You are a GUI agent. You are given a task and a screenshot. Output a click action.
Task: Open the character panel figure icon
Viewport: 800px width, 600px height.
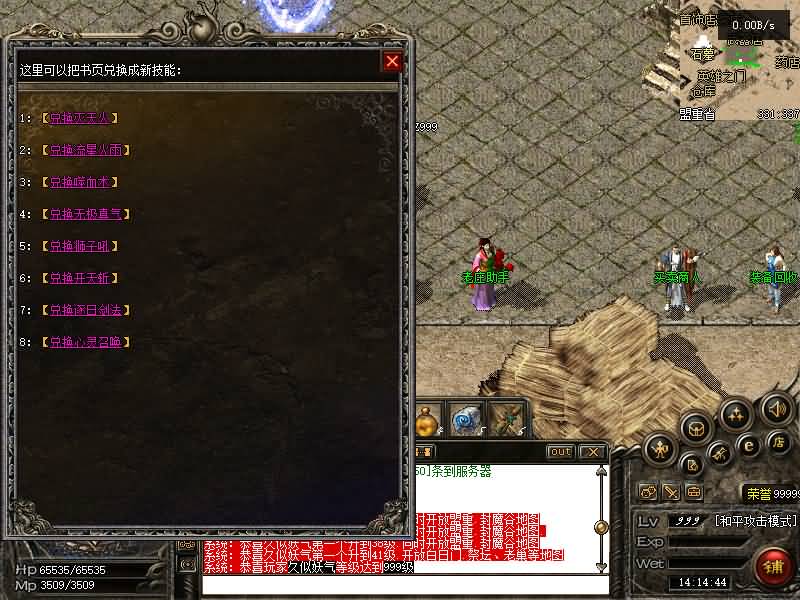pyautogui.click(x=660, y=449)
